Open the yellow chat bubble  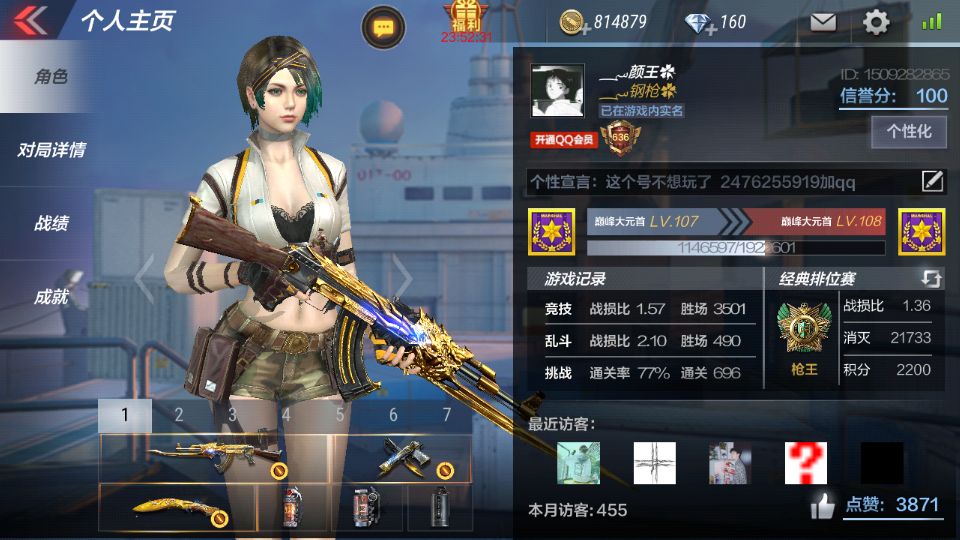click(x=383, y=28)
